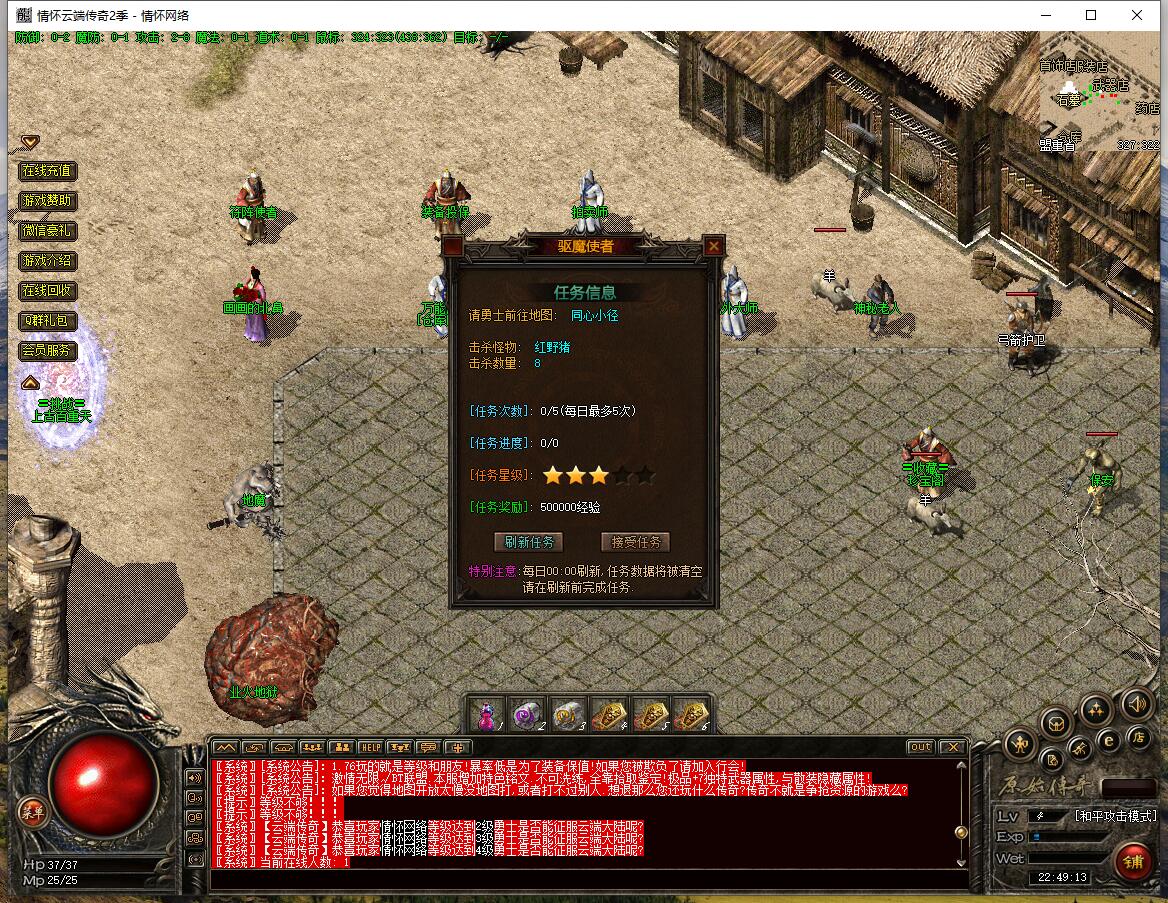Accept the quest with 接受任务

click(635, 542)
